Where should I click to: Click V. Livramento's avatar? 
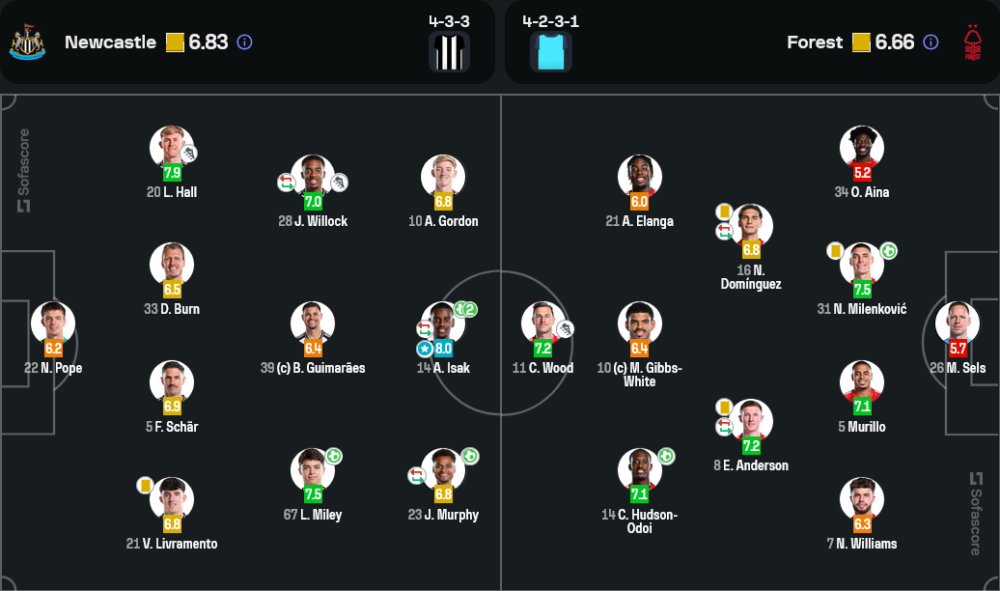[x=172, y=499]
